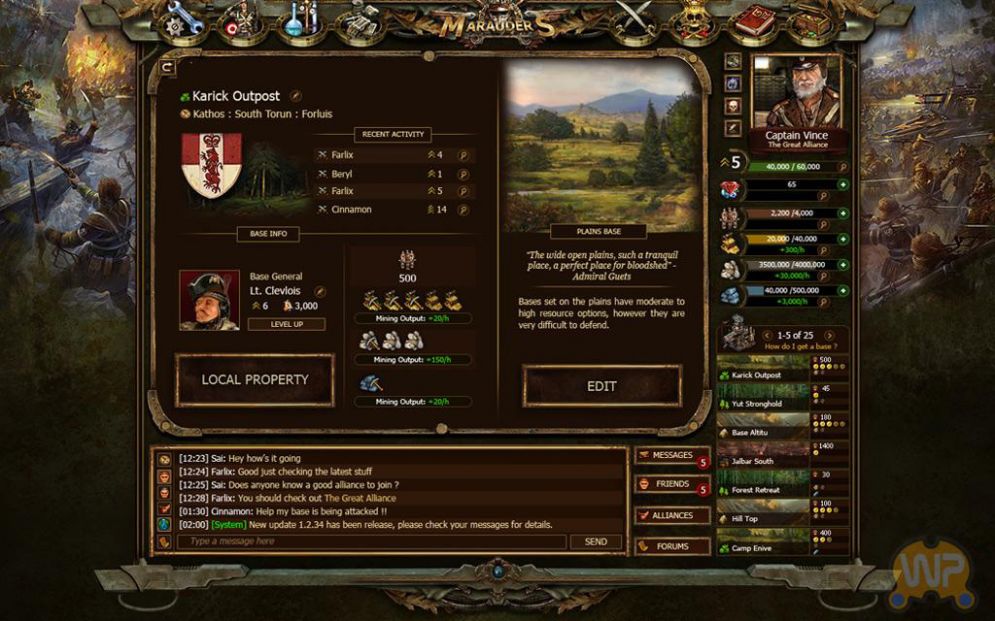
Task: Send the chat message
Action: tap(595, 542)
